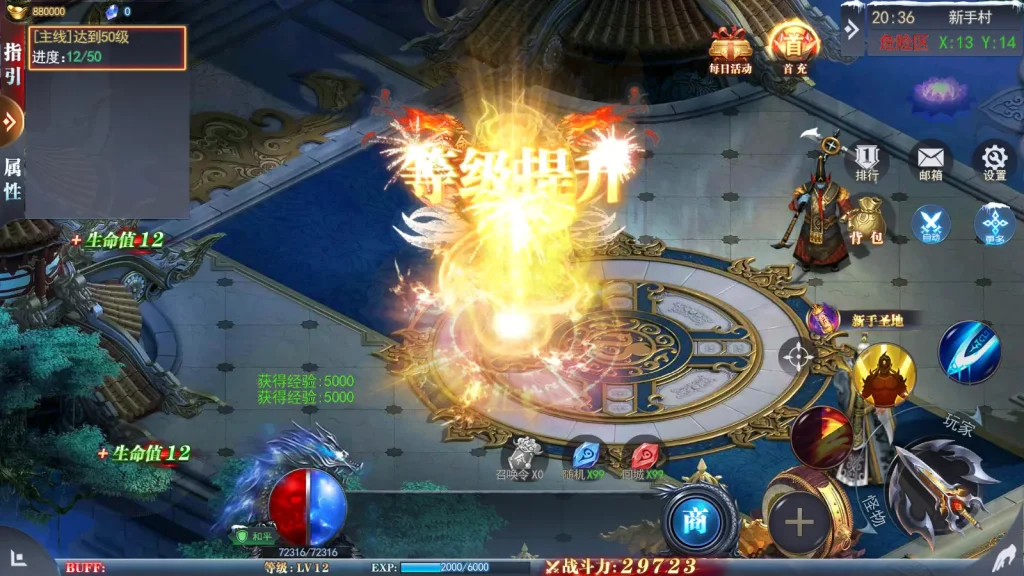This screenshot has height=576, width=1024.
Task: Use the 召唤令 summon token
Action: pos(522,455)
